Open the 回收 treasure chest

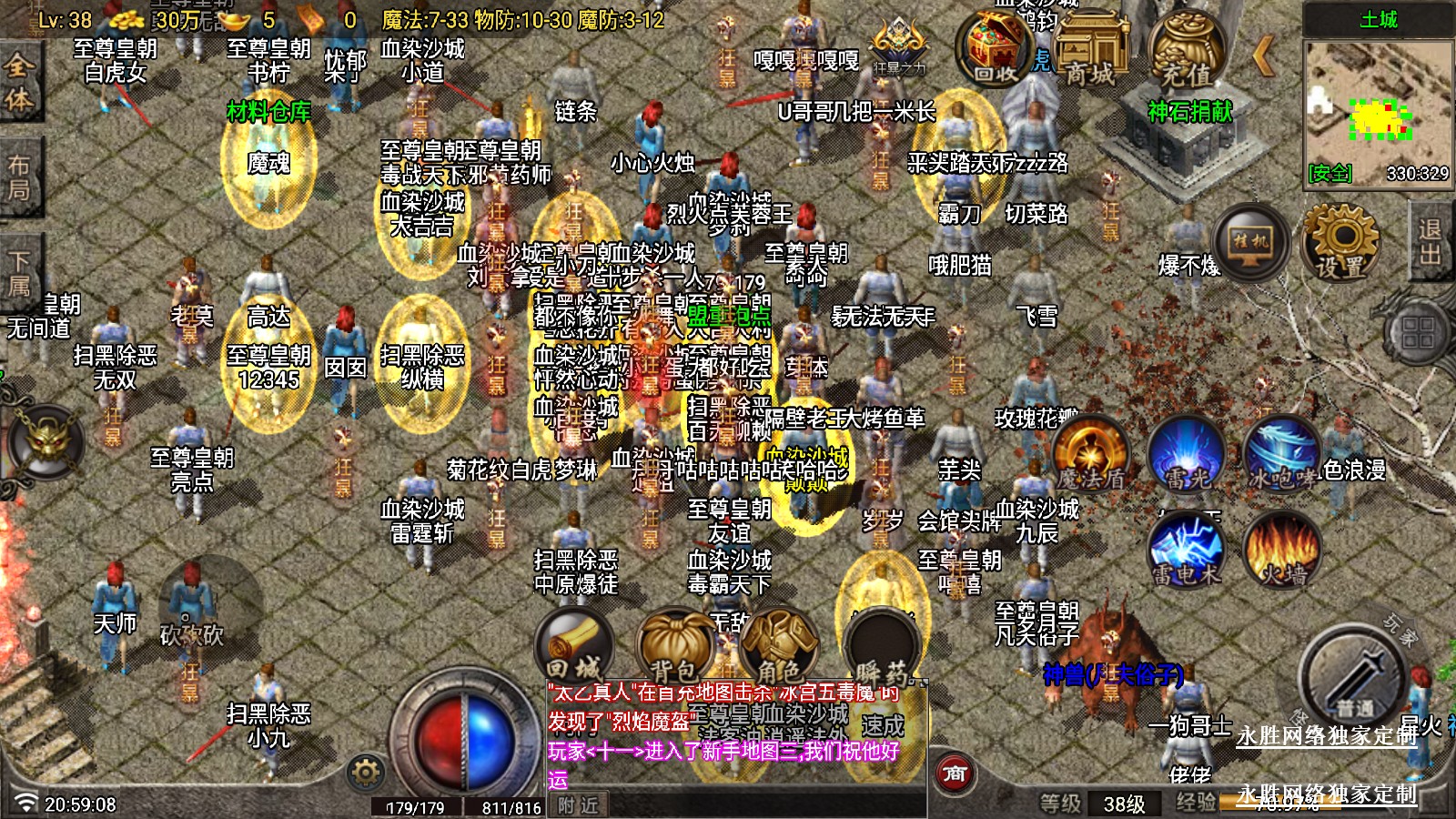click(x=996, y=50)
